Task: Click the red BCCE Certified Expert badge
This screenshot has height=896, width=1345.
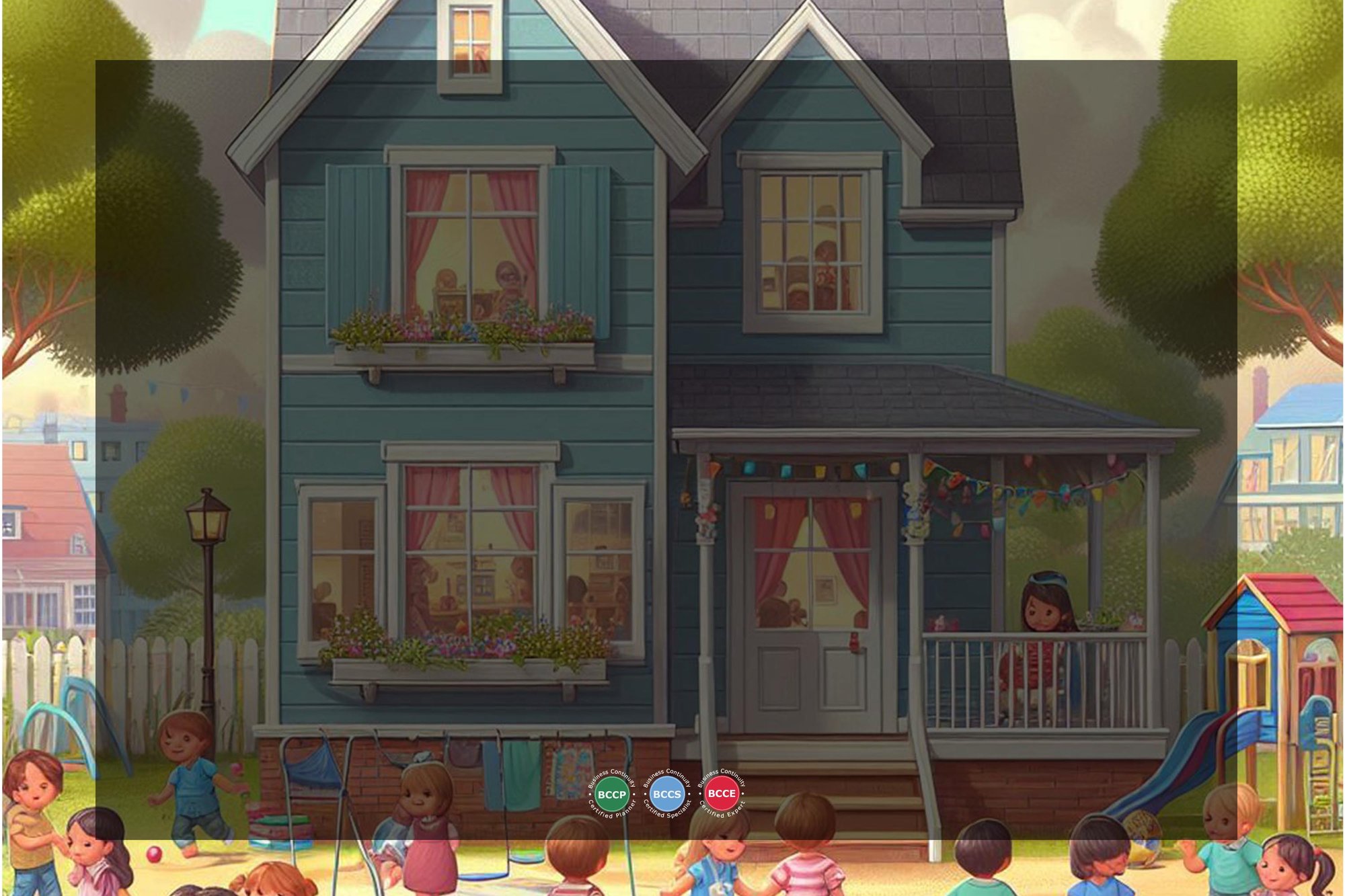Action: [722, 793]
